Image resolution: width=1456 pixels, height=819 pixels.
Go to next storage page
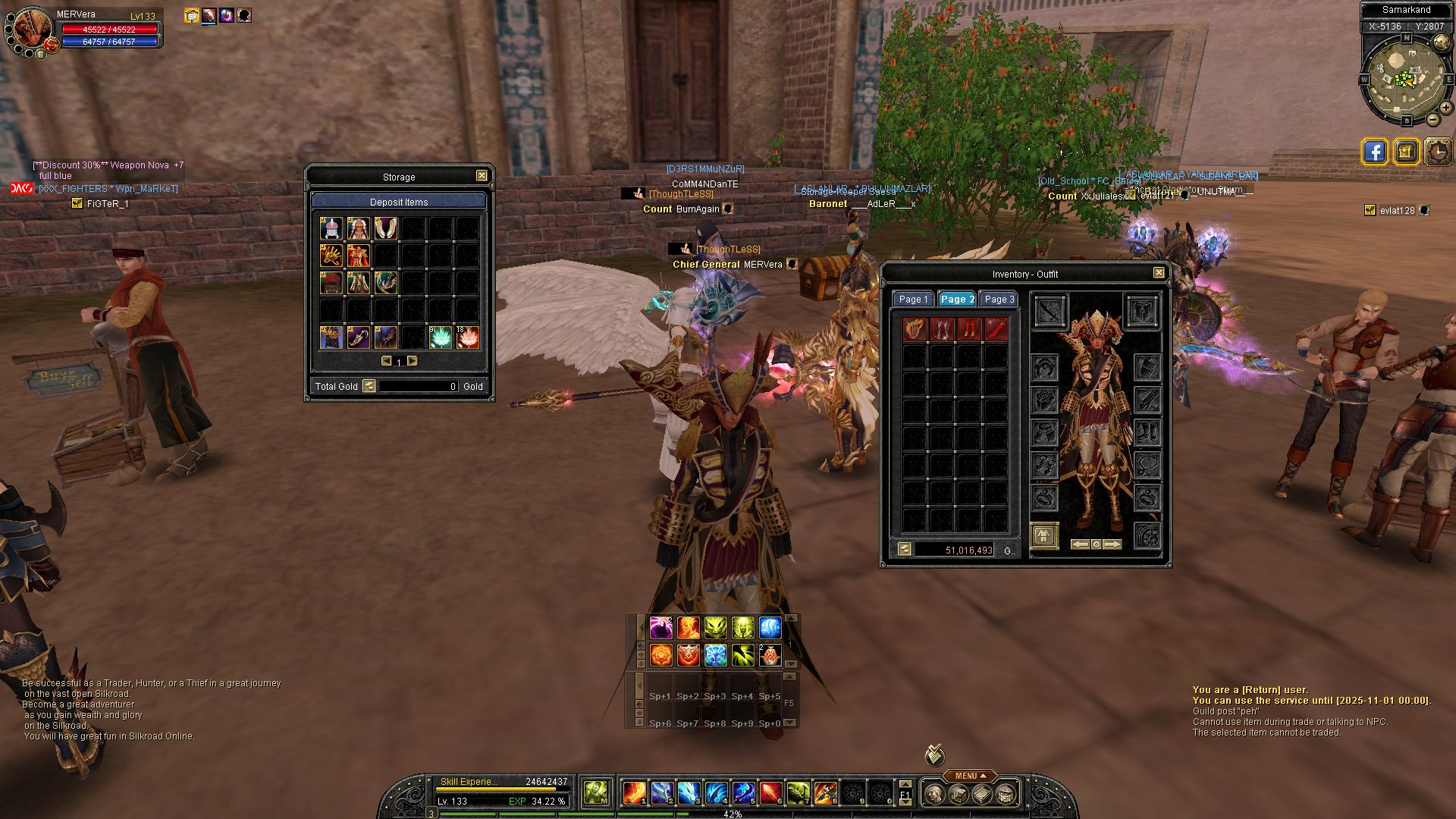412,361
